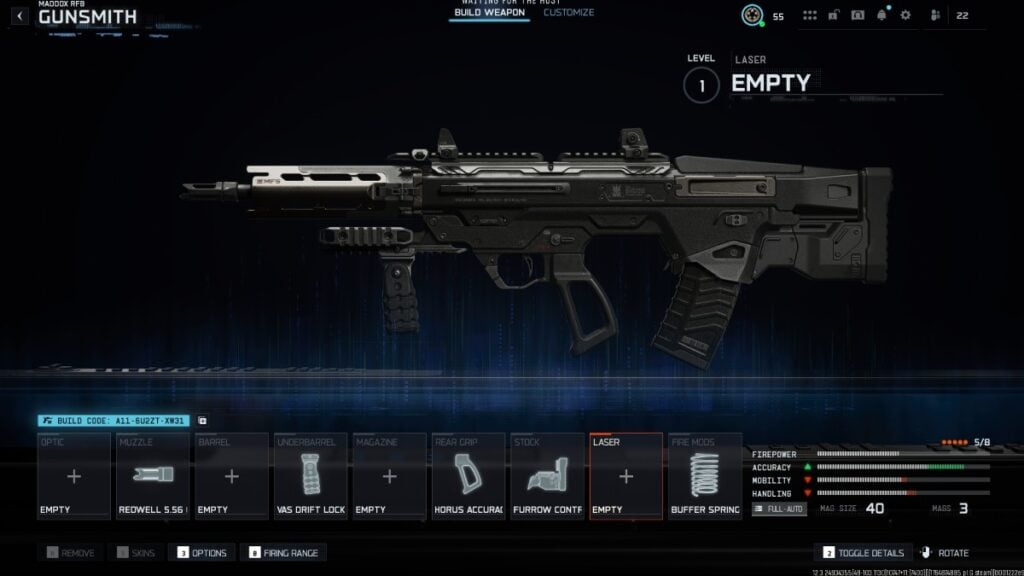
Task: Open the Furrow stock attachment slot
Action: 547,476
